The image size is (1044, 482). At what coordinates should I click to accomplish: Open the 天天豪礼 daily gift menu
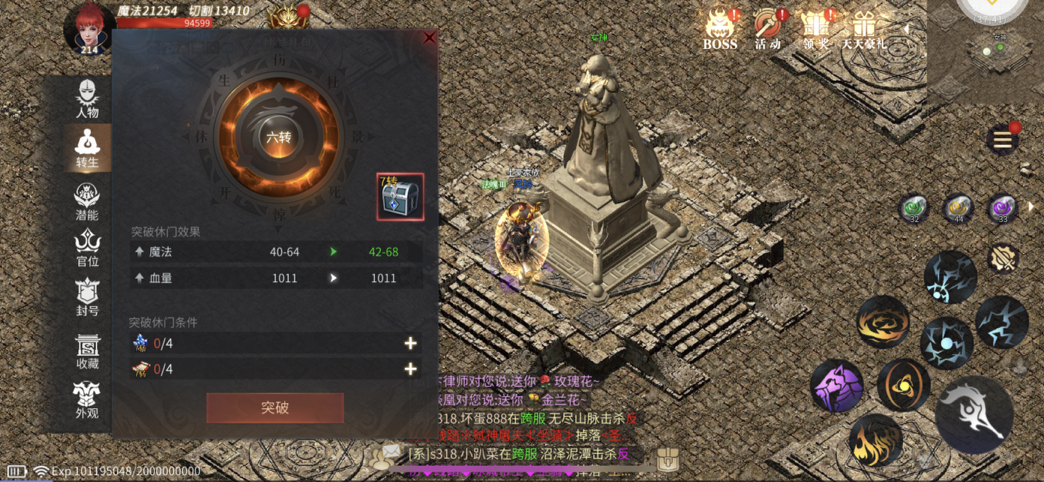coord(863,28)
